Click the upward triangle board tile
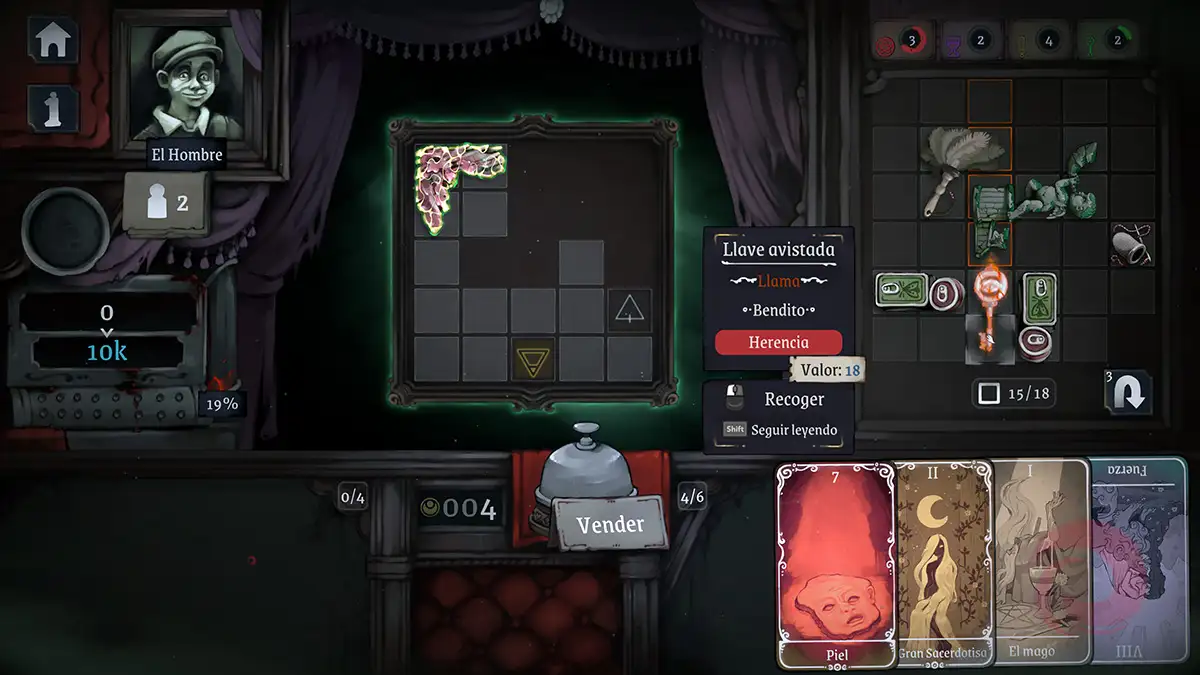 629,310
